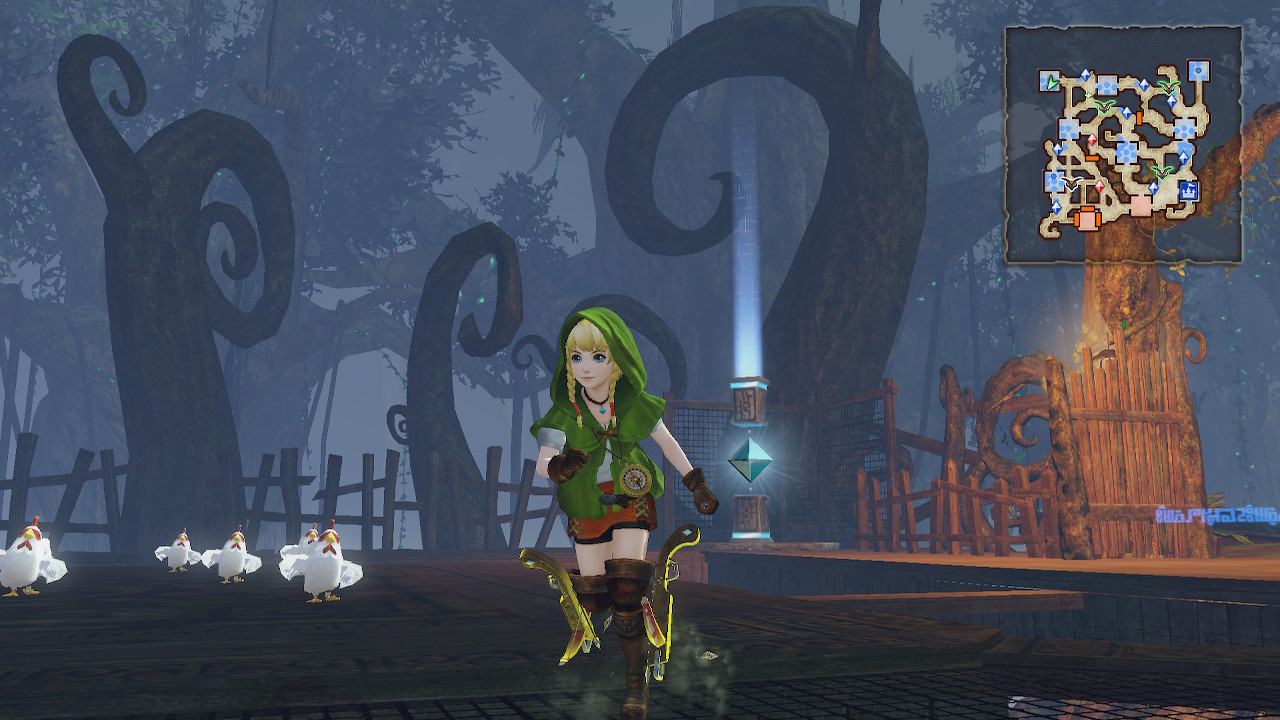Select the blue crown allied base marker
Image resolution: width=1280 pixels, height=720 pixels.
tap(1189, 190)
